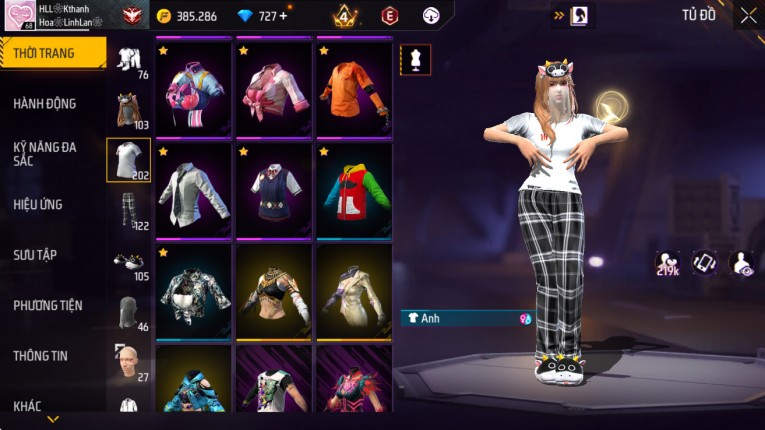Image resolution: width=765 pixels, height=430 pixels.
Task: Click the plus button to add diamonds
Action: 283,16
